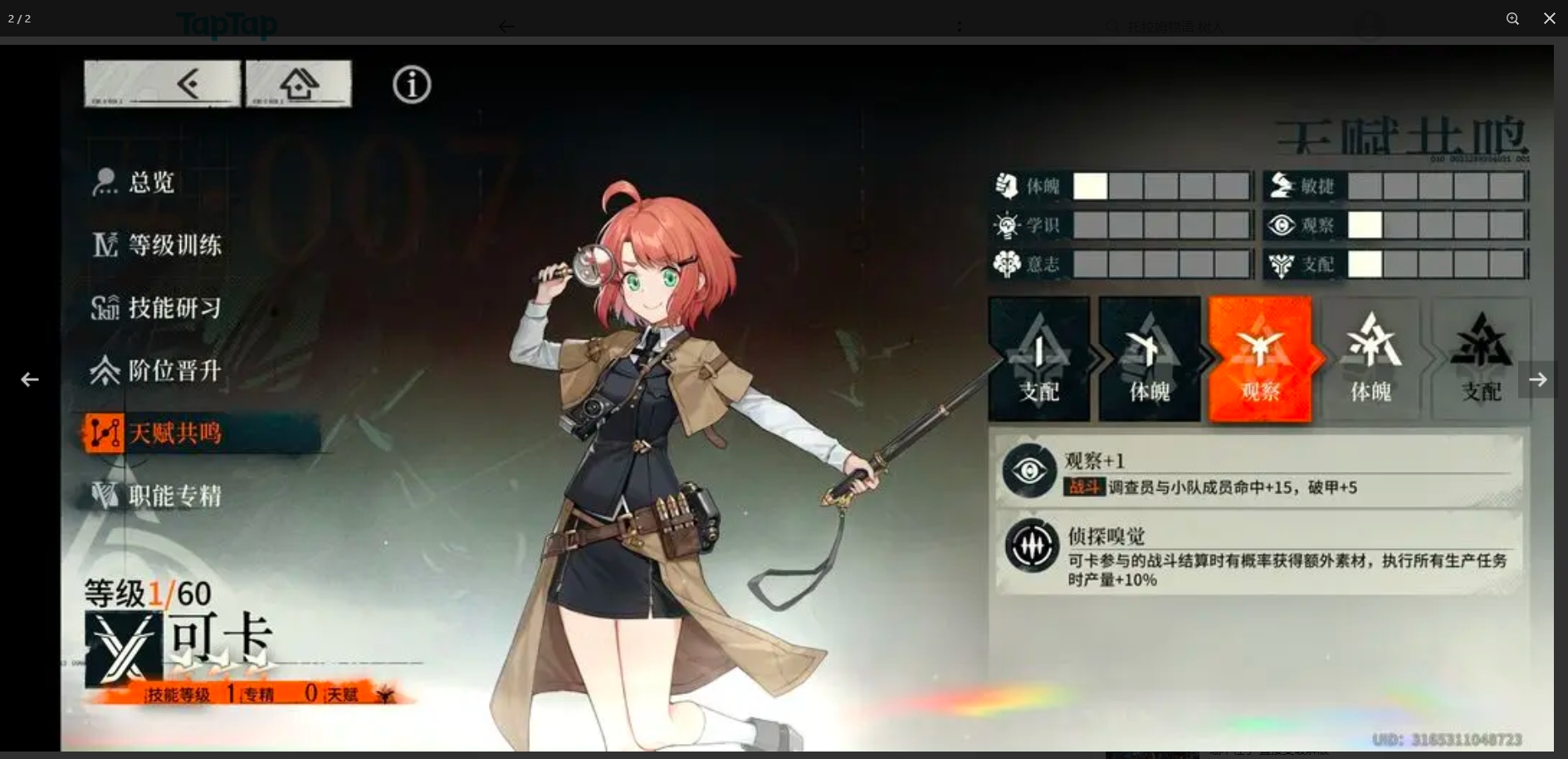Open the 职能专精 menu entry
Image resolution: width=1568 pixels, height=759 pixels.
click(x=174, y=496)
